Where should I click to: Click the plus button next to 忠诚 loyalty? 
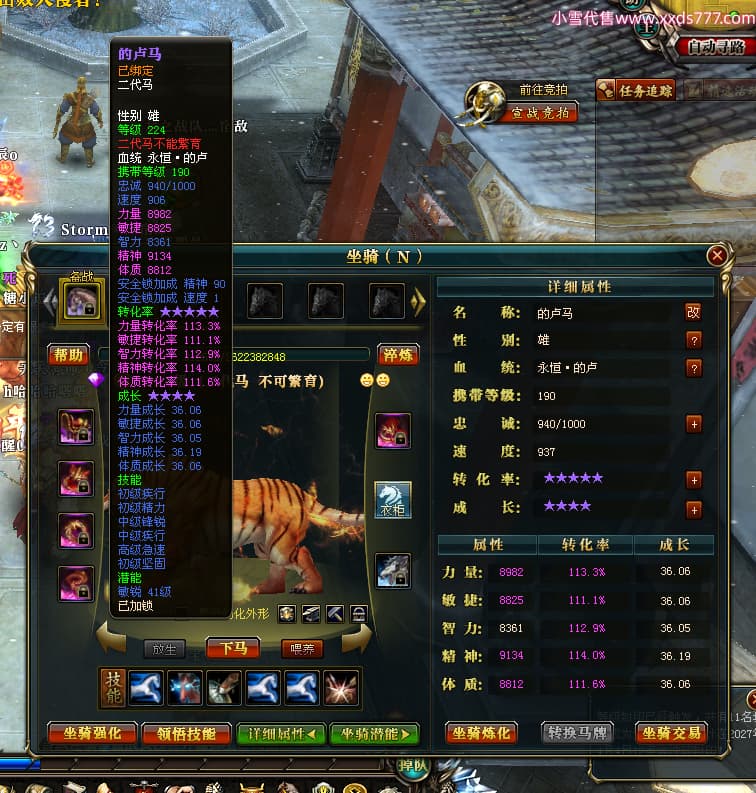pos(693,424)
